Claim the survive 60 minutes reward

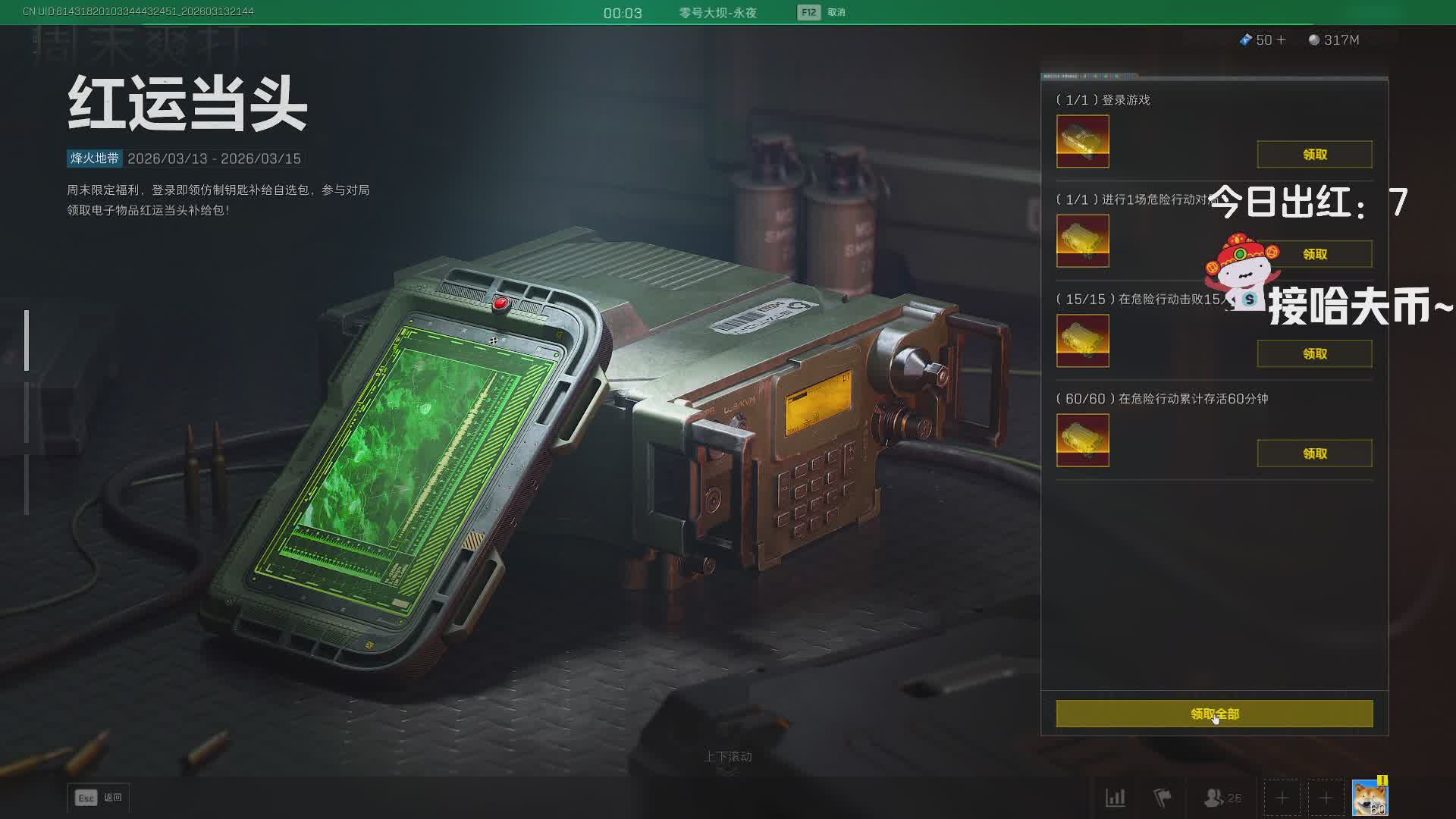point(1314,453)
